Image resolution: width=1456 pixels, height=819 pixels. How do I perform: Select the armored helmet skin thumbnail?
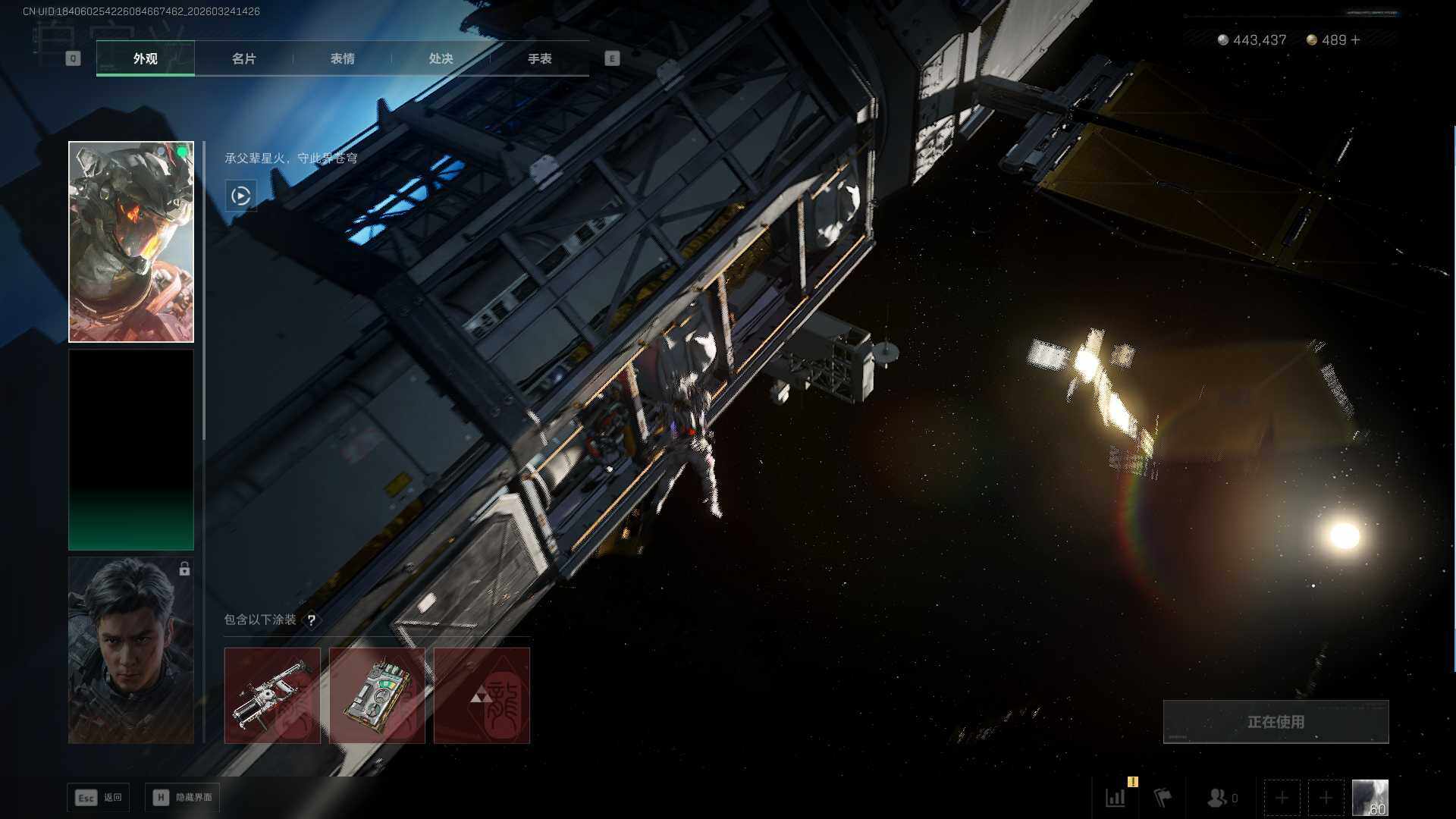pos(131,242)
